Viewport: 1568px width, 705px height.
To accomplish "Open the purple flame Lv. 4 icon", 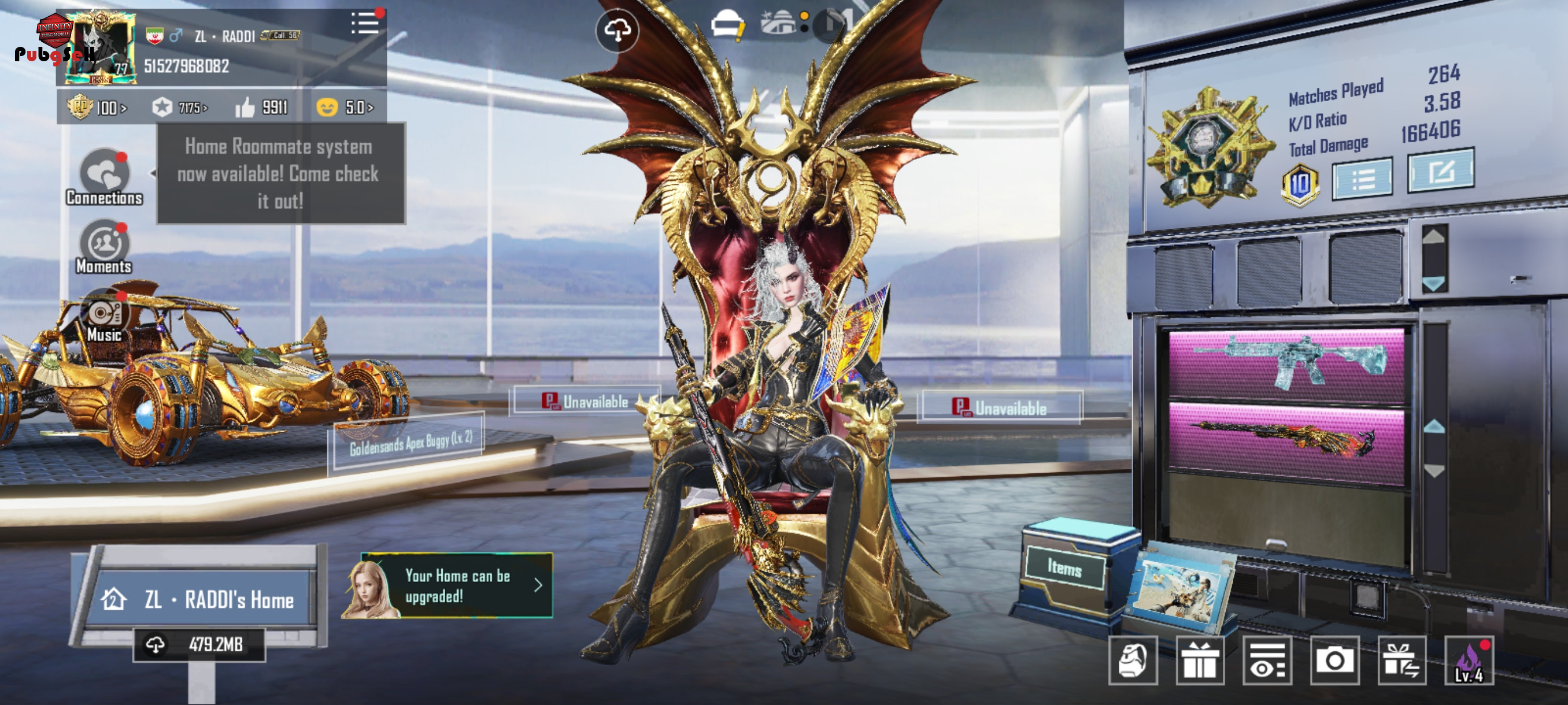I will (x=1469, y=661).
